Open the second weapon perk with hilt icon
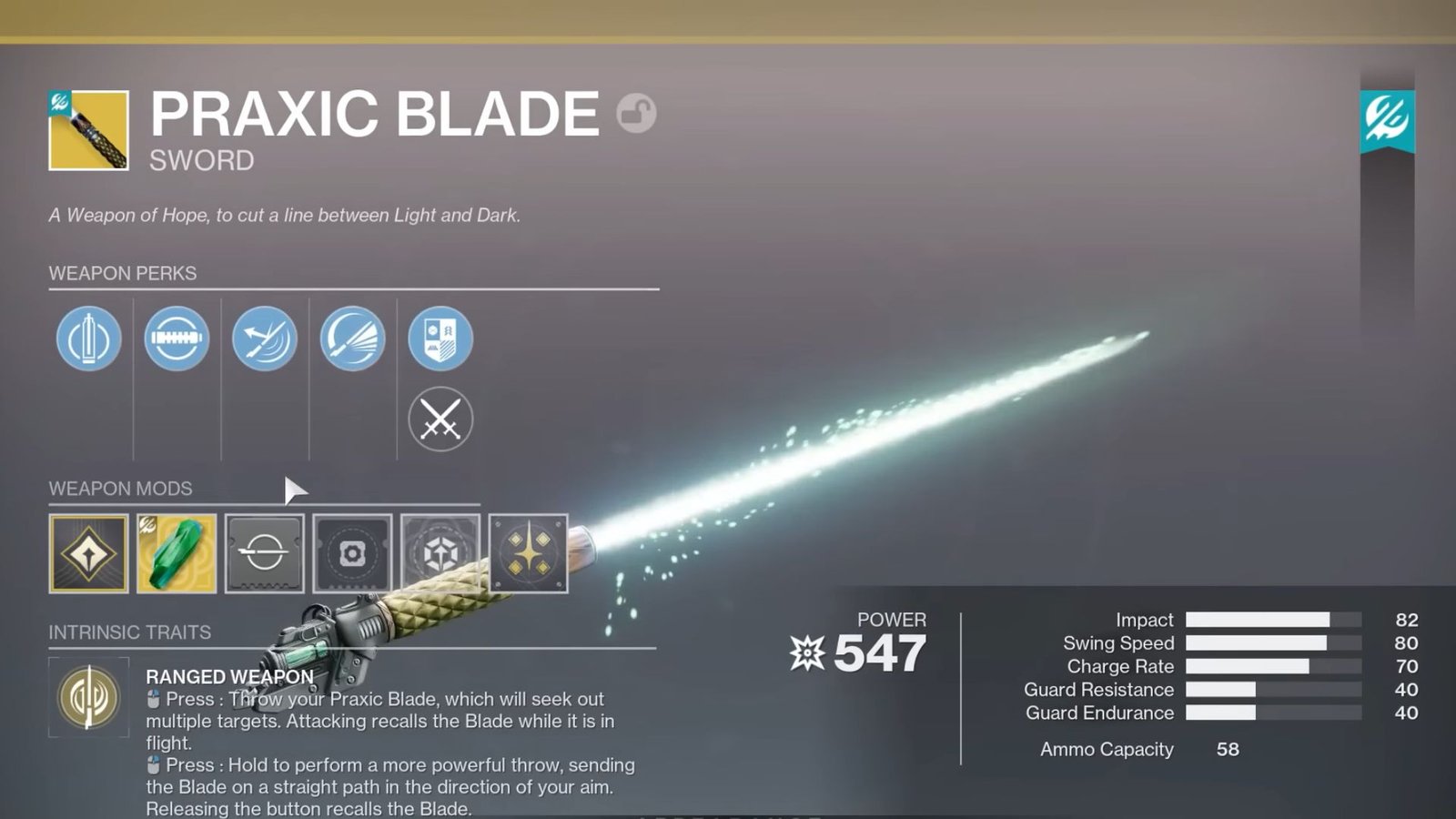1456x819 pixels. click(x=177, y=339)
